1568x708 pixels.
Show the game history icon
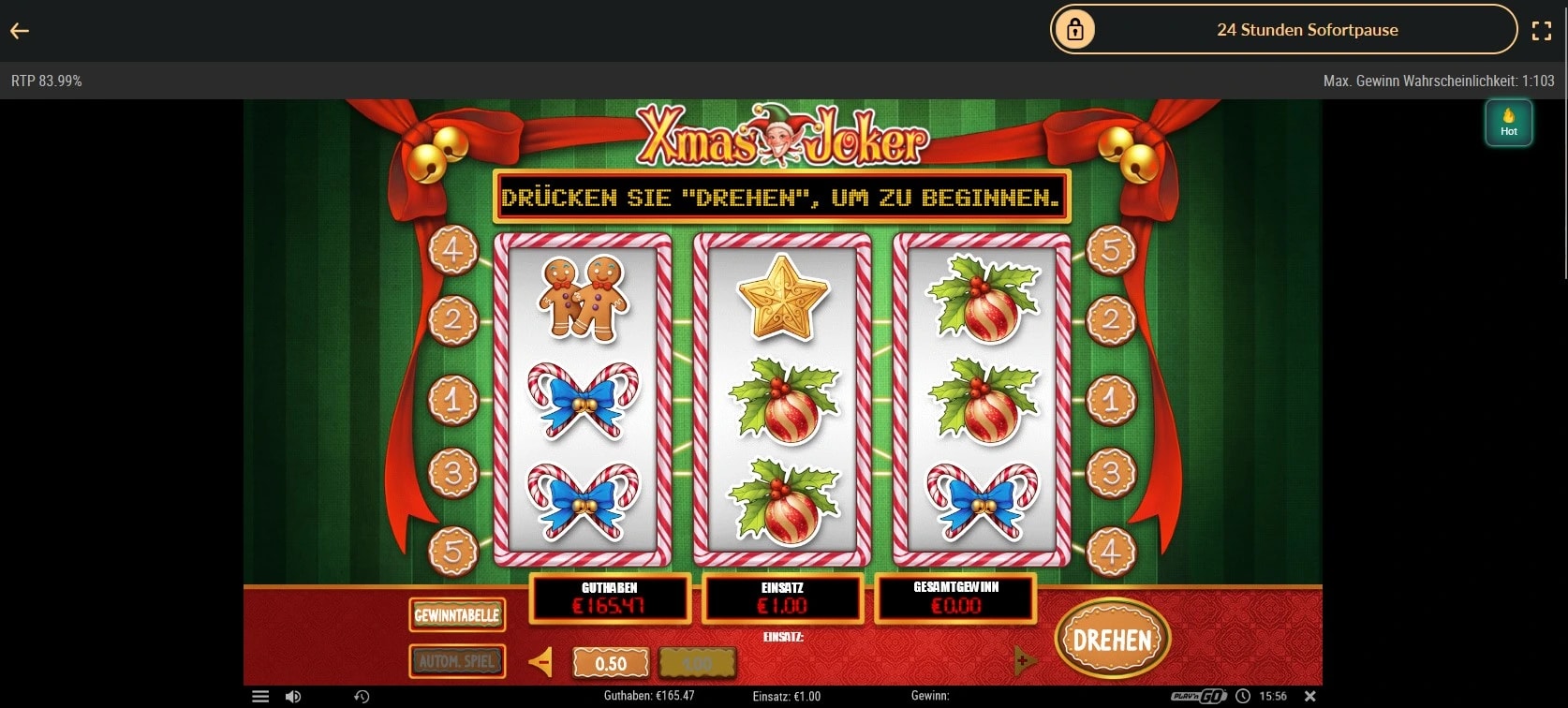tap(362, 697)
